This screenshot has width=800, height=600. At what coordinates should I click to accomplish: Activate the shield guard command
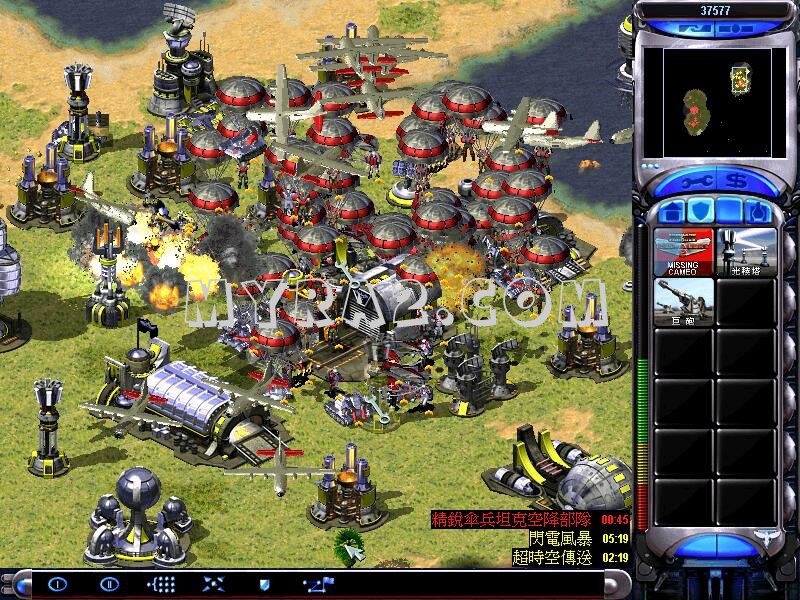(264, 585)
